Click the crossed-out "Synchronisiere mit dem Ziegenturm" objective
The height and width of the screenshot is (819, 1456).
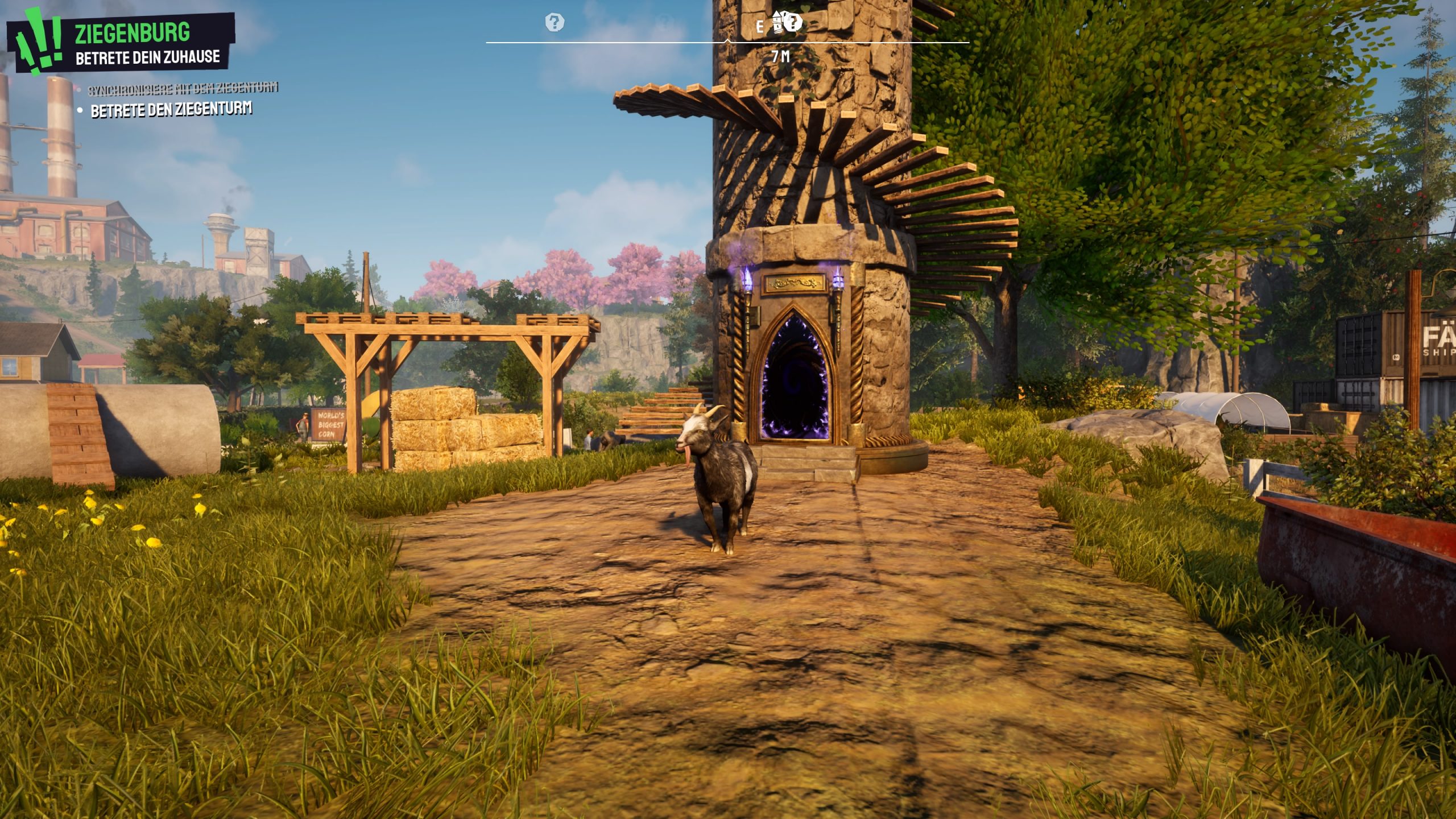(183, 89)
